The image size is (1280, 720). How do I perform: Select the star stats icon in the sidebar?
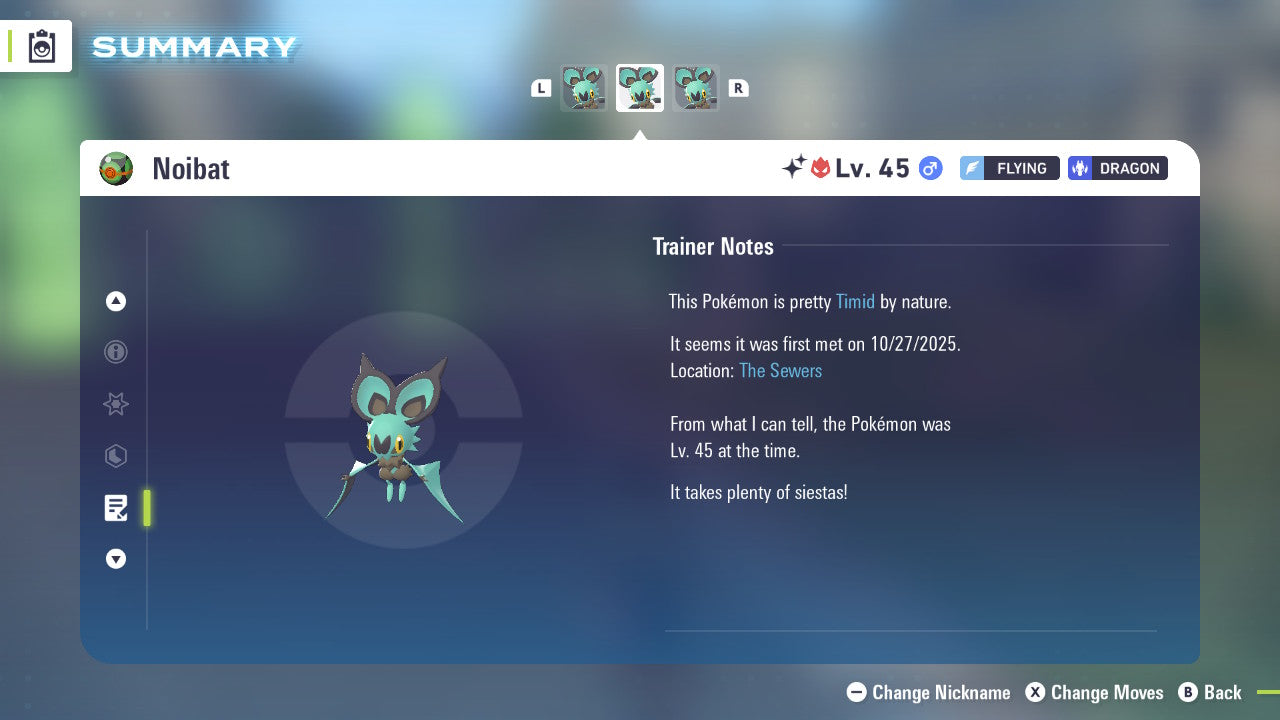(x=115, y=404)
